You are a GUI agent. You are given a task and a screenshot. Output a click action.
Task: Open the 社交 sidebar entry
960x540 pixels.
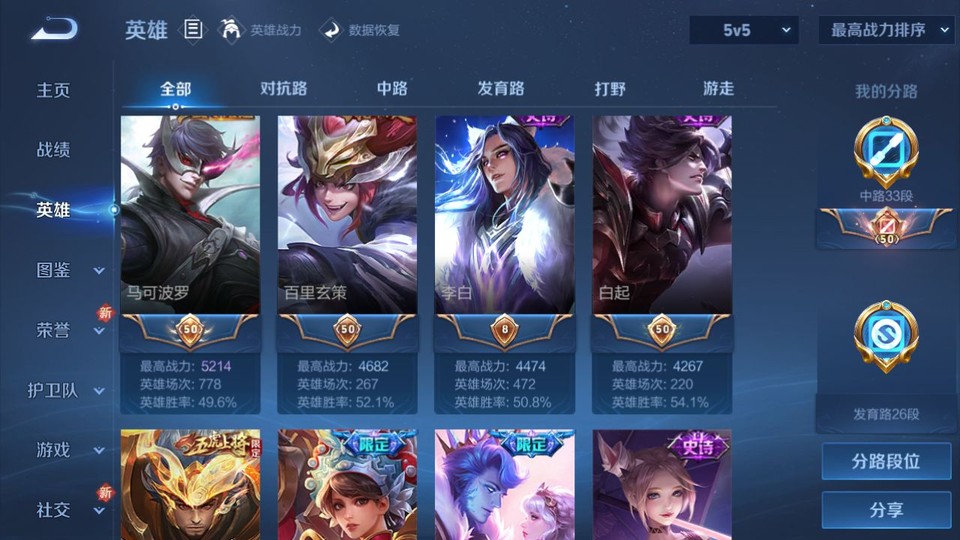tap(66, 510)
